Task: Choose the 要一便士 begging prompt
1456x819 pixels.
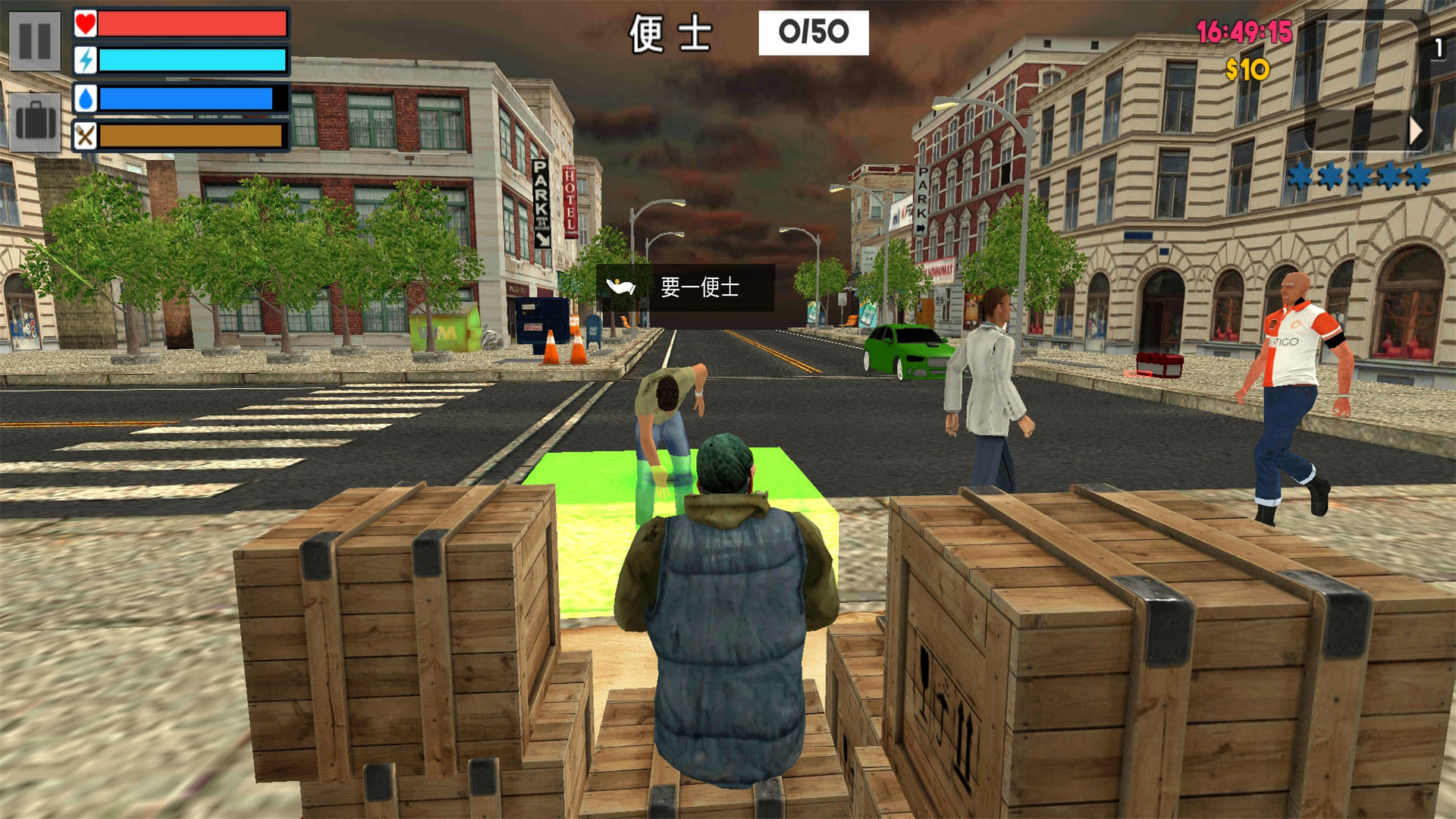Action: [685, 287]
